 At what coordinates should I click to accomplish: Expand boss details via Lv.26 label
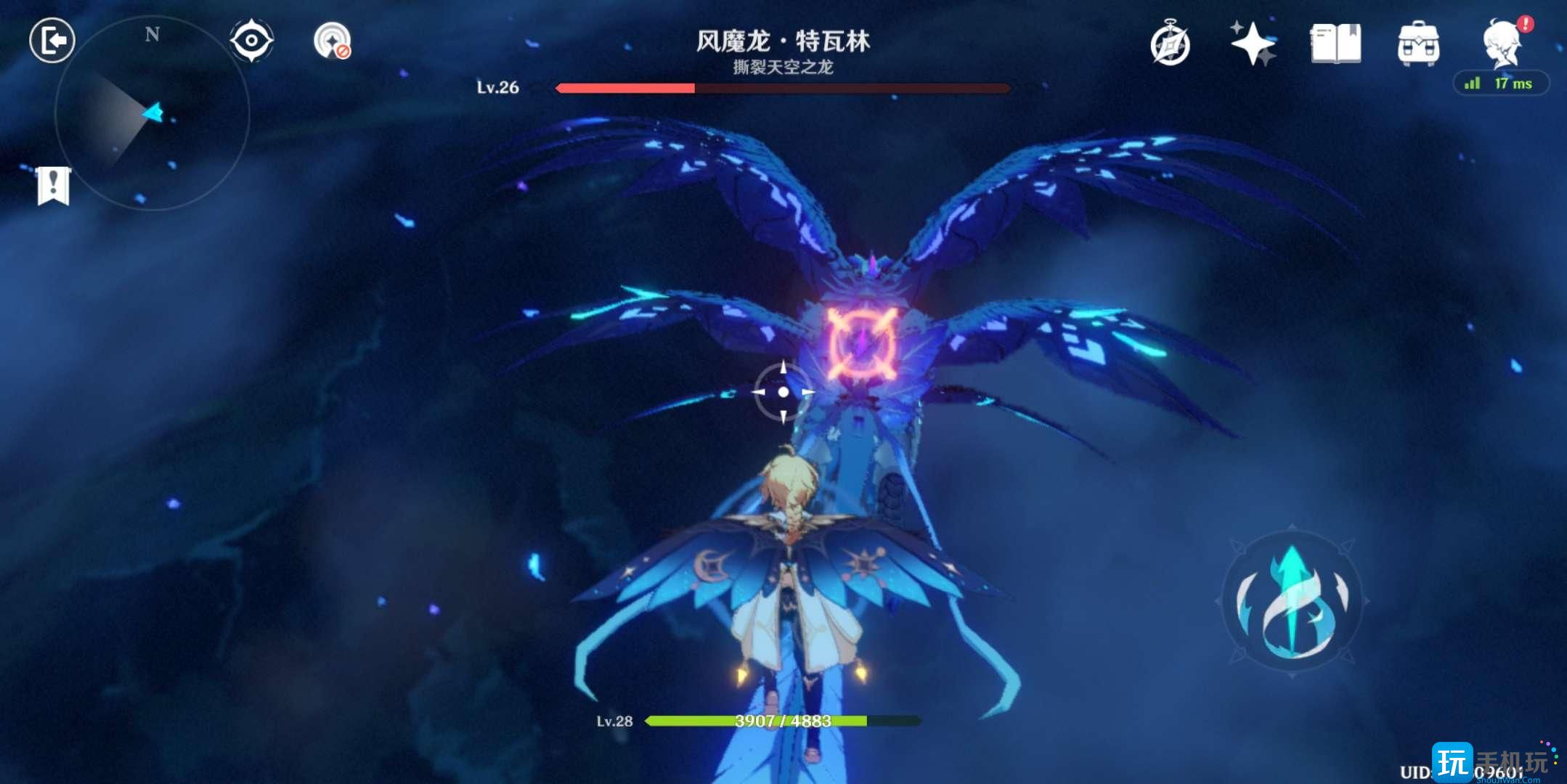[500, 88]
